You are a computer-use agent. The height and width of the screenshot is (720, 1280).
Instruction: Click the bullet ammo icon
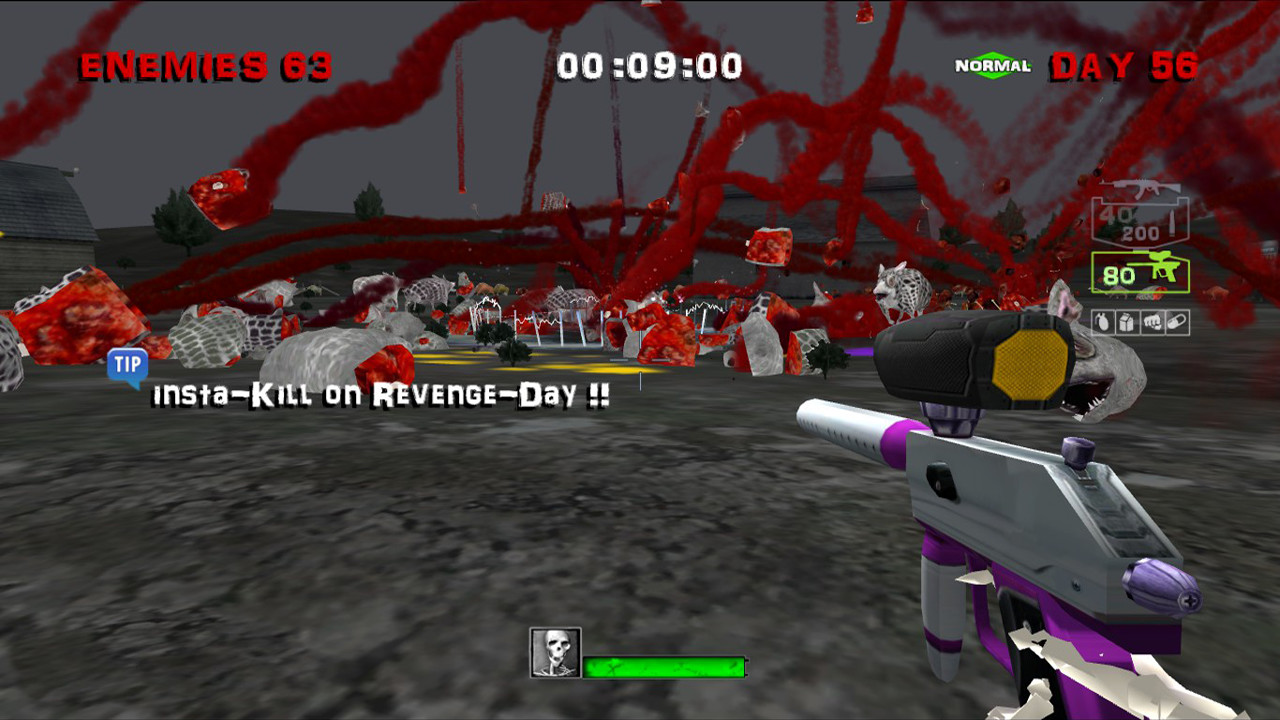[1174, 224]
